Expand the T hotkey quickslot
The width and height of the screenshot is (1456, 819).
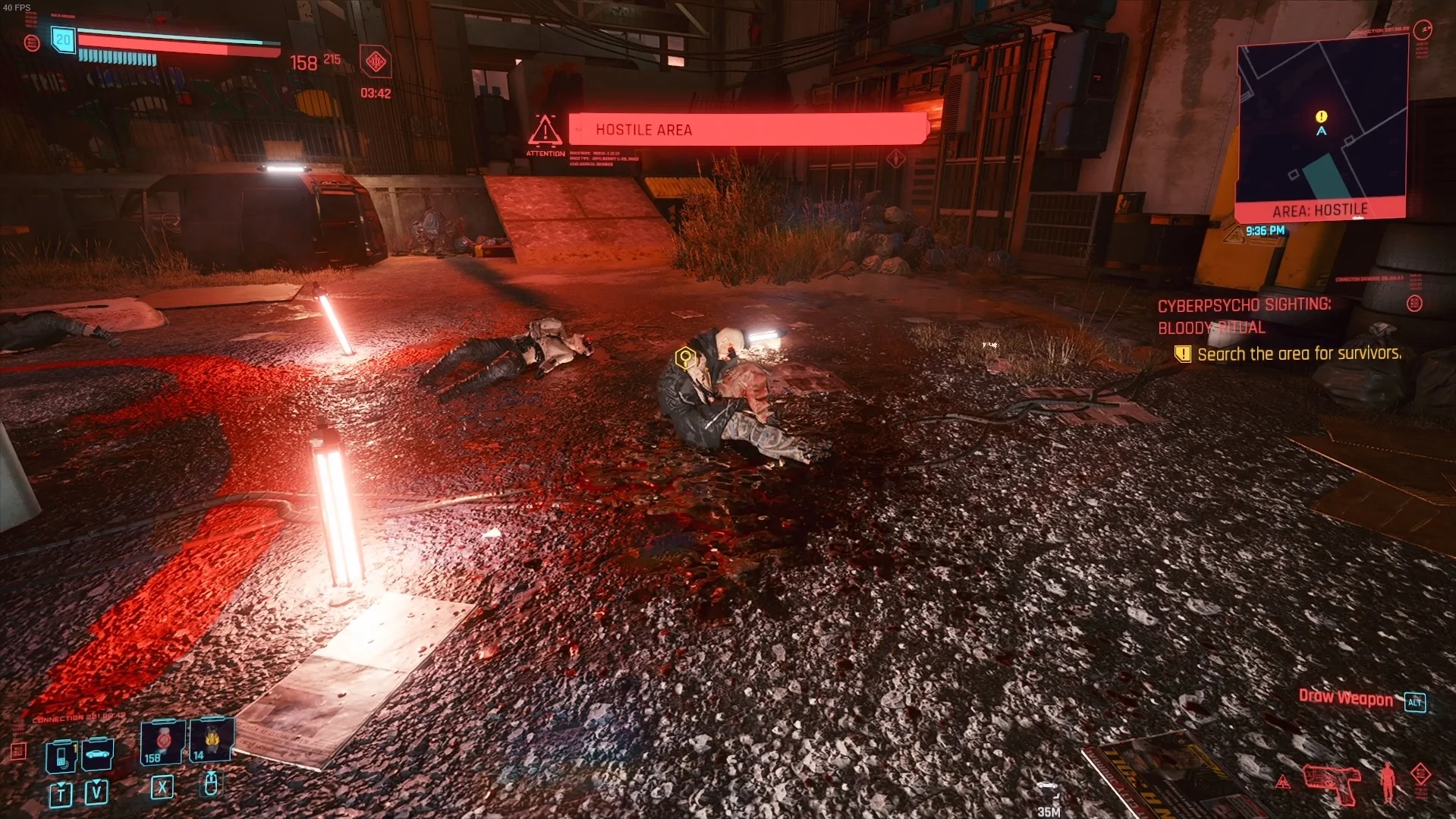[x=60, y=796]
